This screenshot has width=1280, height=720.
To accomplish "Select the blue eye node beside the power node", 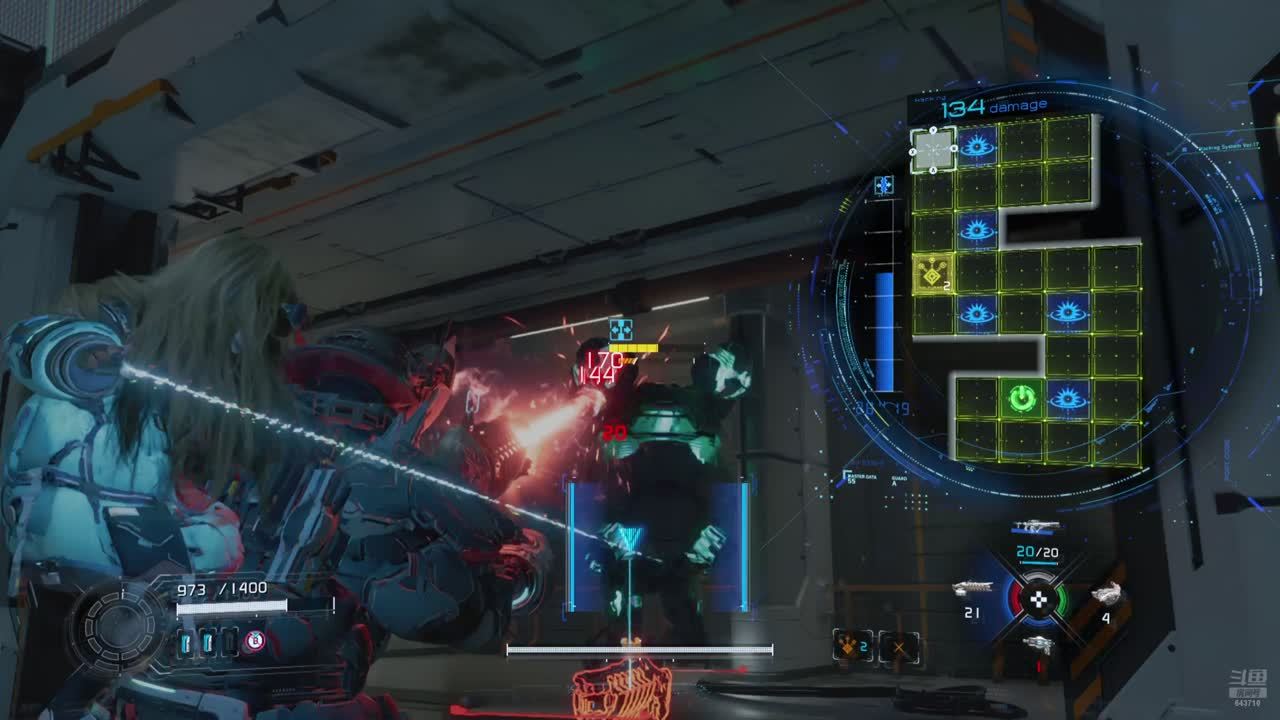I will click(x=1067, y=400).
